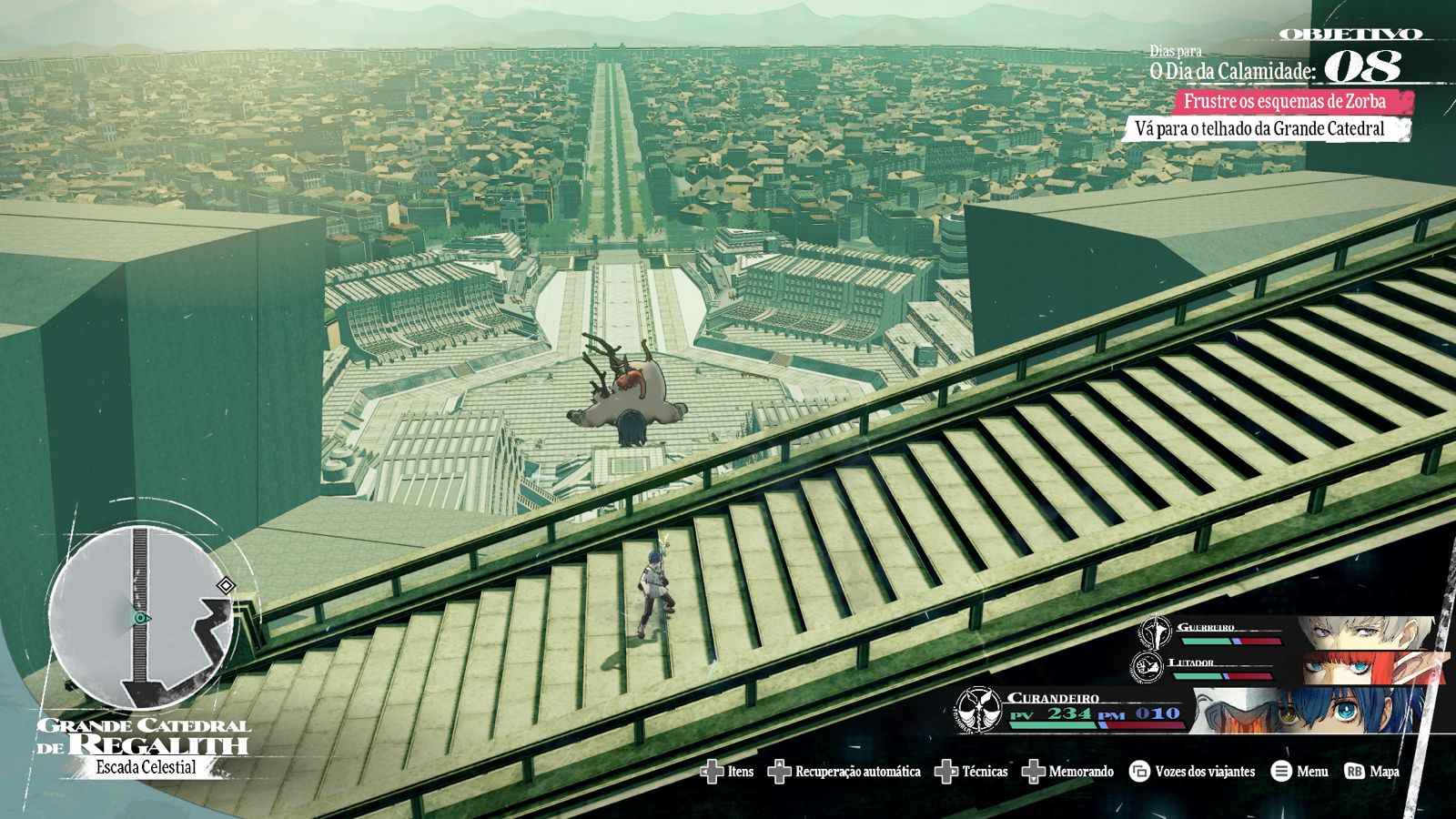1456x819 pixels.
Task: Select the diamond marker on the minimap
Action: (226, 585)
